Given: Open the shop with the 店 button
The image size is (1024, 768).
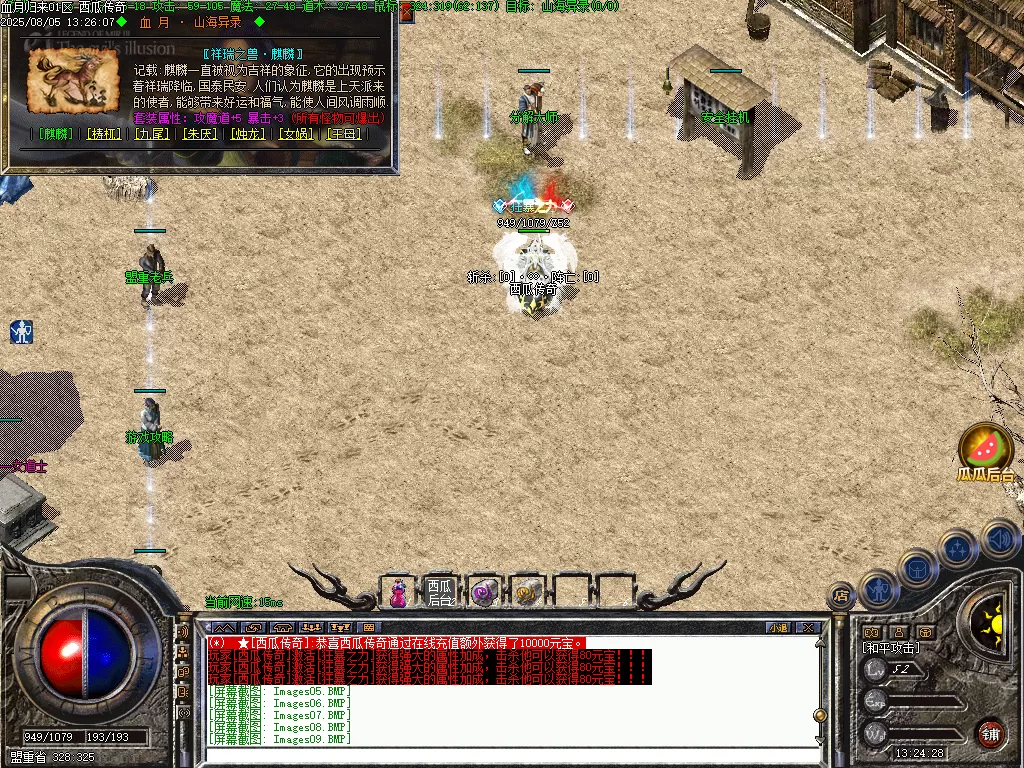Looking at the screenshot, I should (x=840, y=596).
